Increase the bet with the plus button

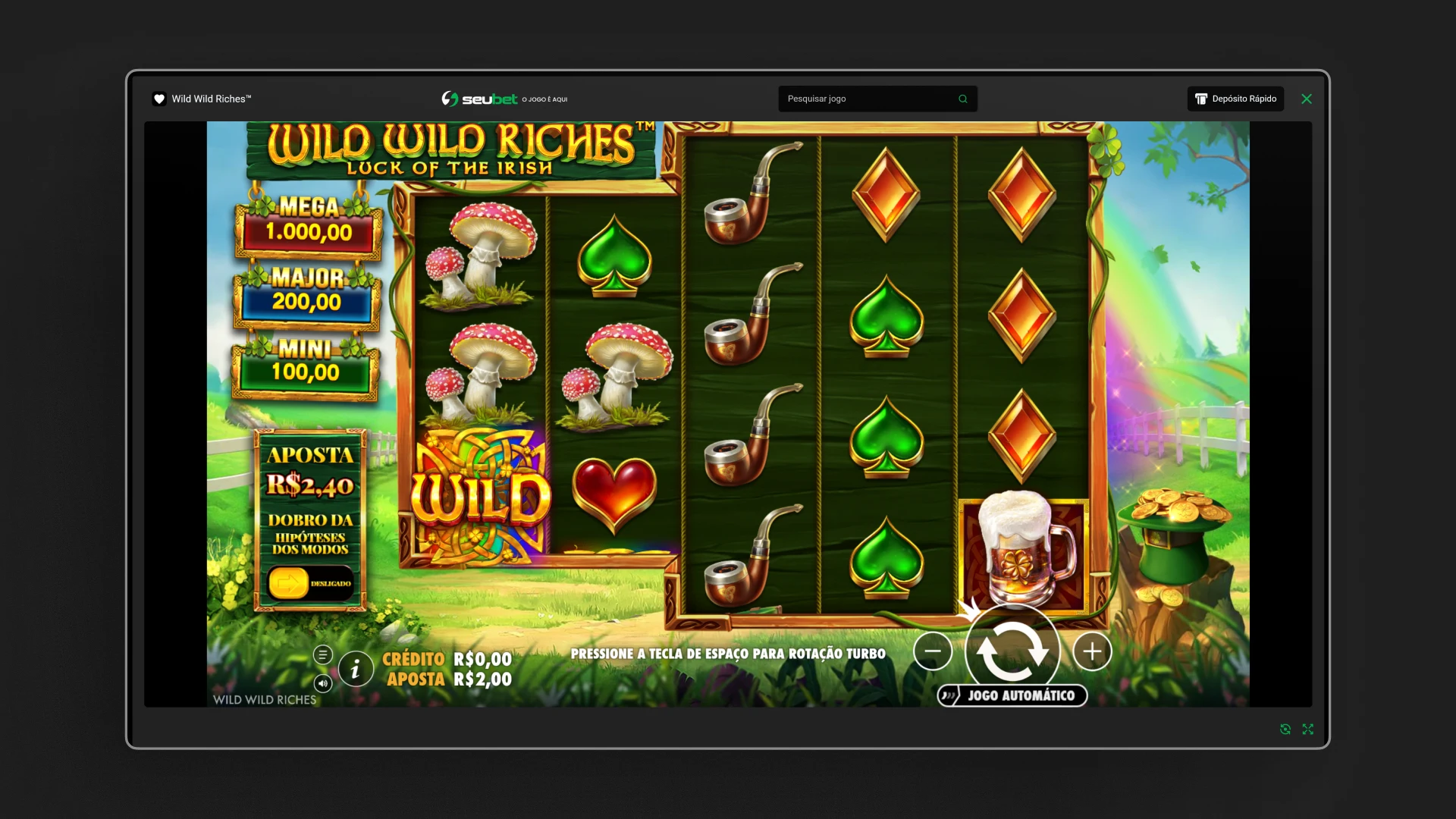pyautogui.click(x=1092, y=651)
